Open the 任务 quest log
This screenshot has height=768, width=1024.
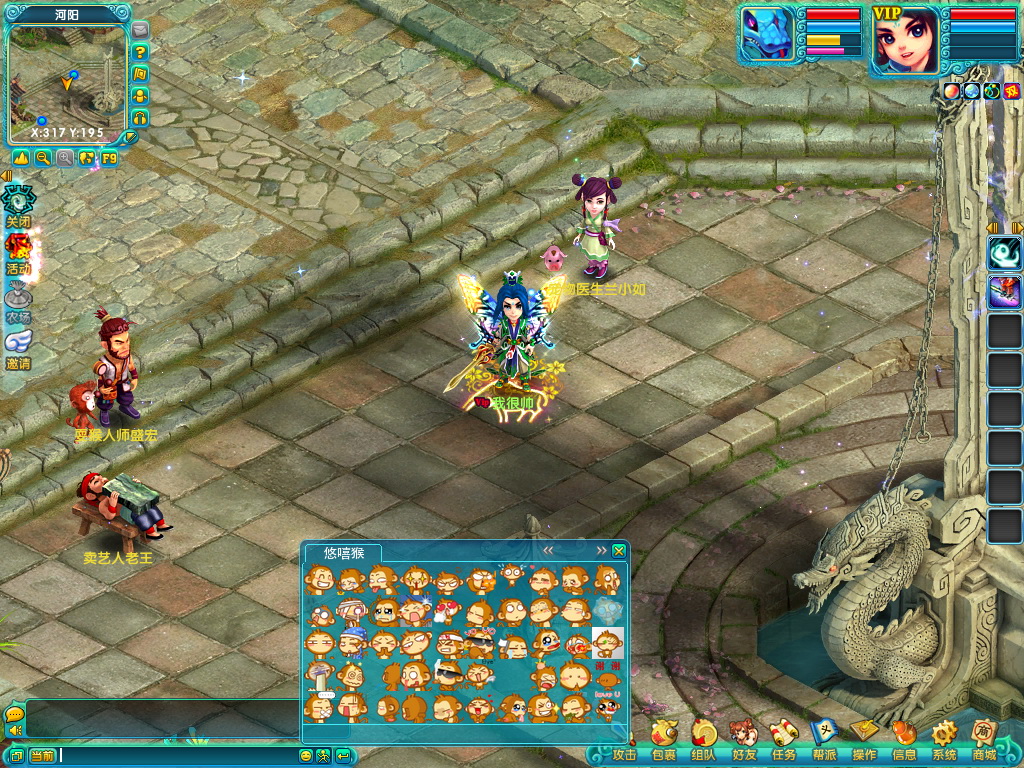tap(783, 739)
